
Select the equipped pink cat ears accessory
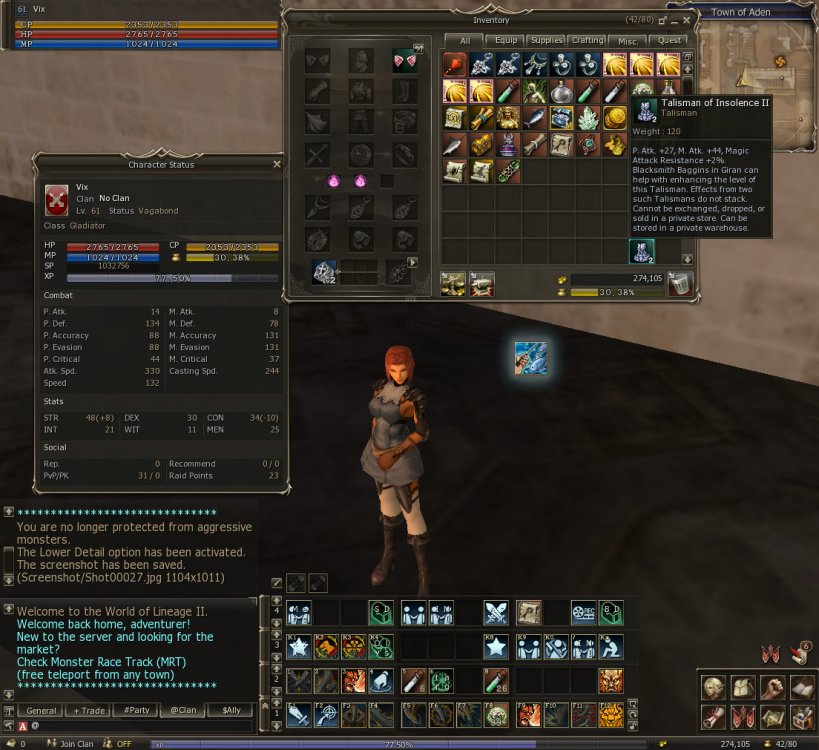pyautogui.click(x=404, y=62)
